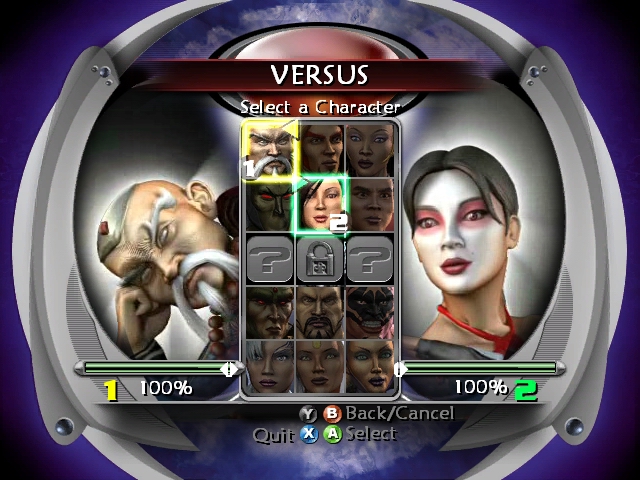Screen dimensions: 640x480
Task: Click the padlock locked character tile
Action: (x=320, y=259)
